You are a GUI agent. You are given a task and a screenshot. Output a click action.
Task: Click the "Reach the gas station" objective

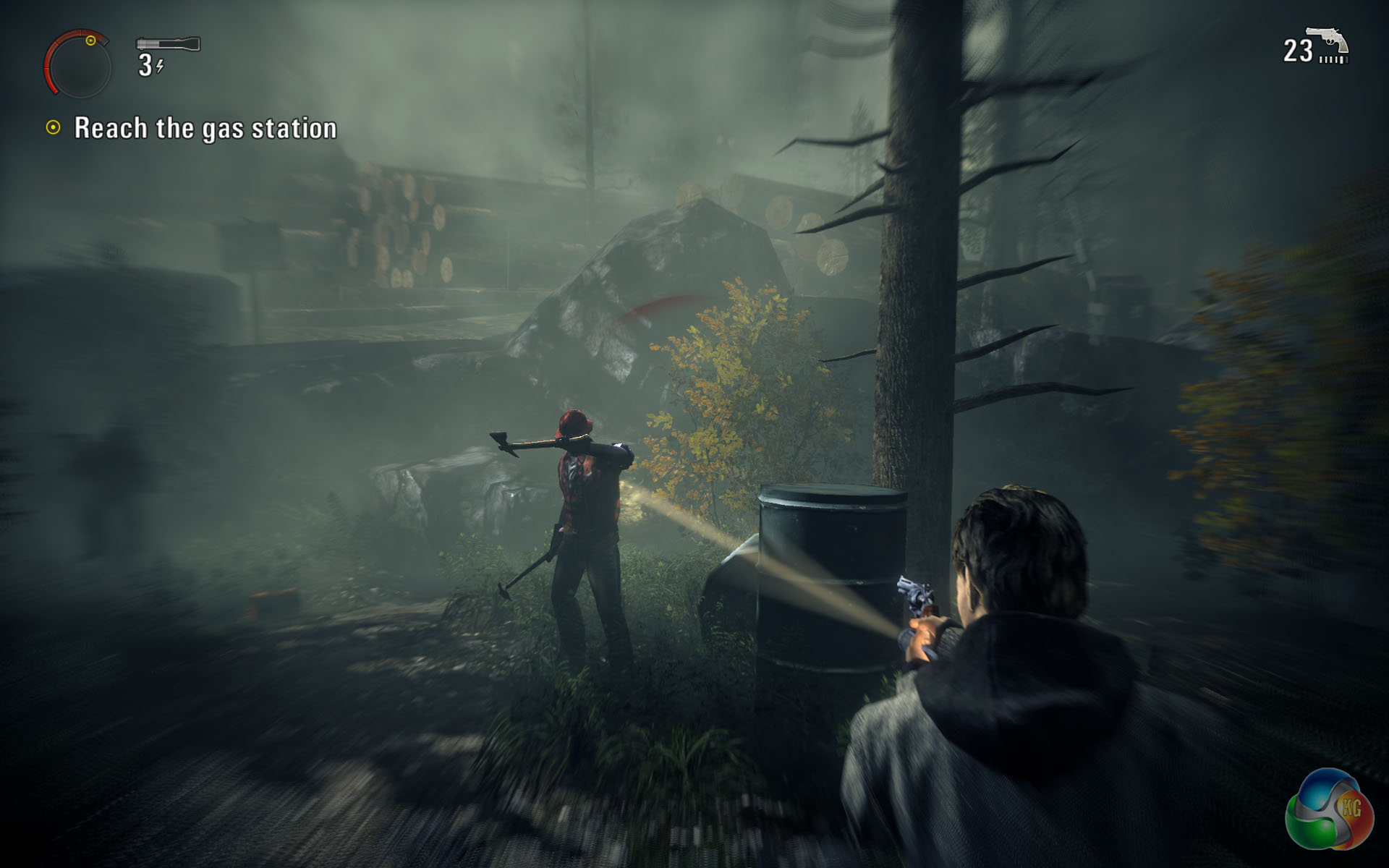point(205,128)
